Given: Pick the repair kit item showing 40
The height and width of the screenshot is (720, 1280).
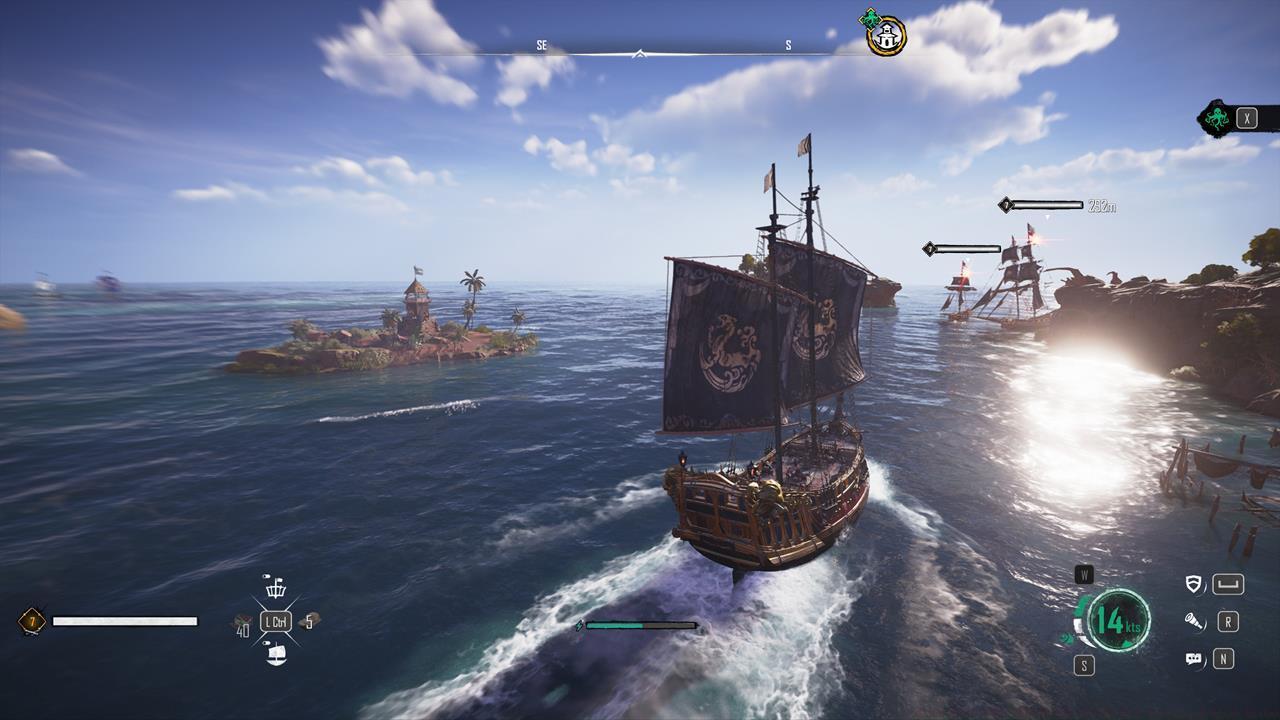Looking at the screenshot, I should click(x=242, y=624).
